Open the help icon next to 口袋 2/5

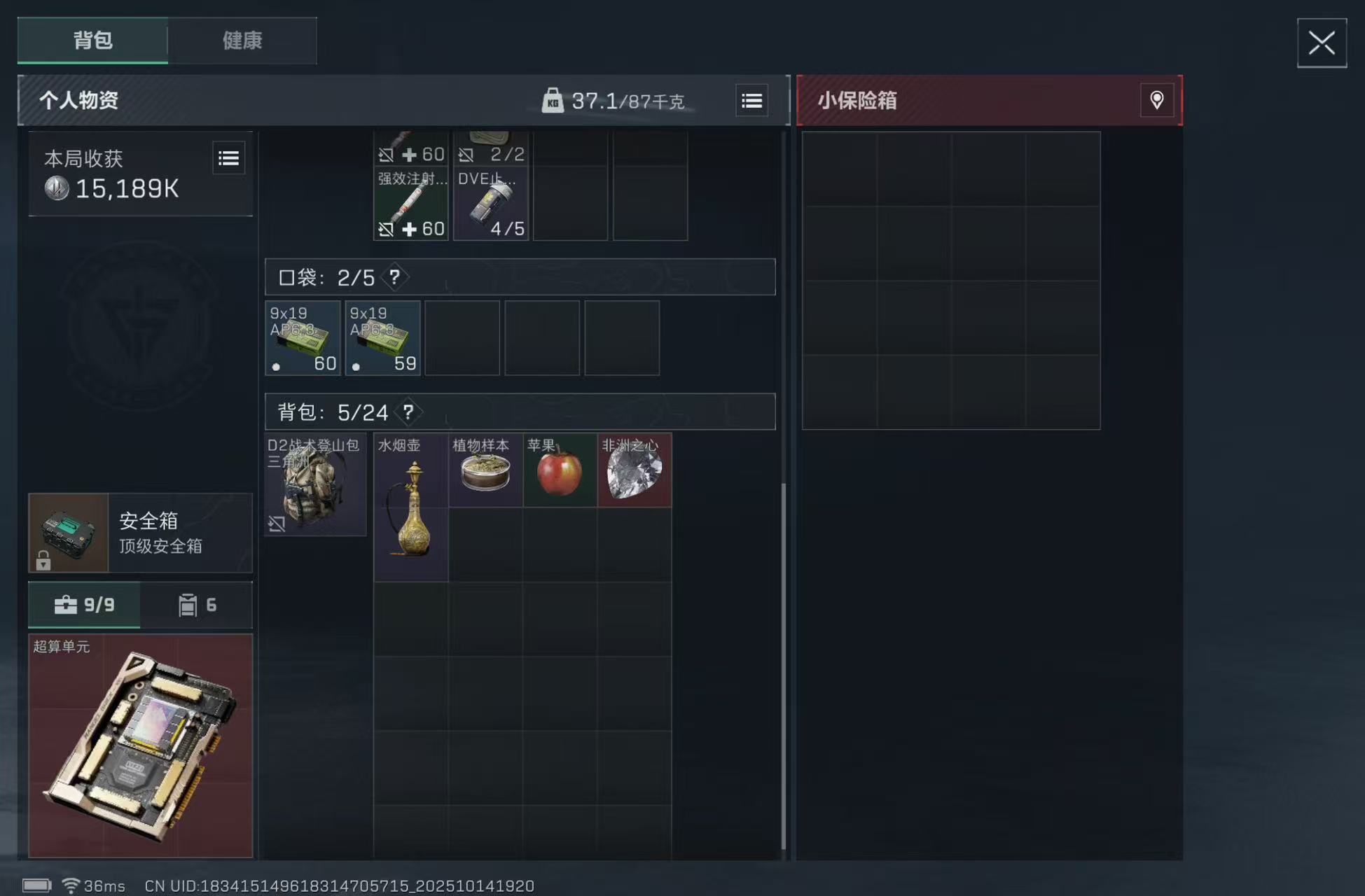[x=395, y=277]
